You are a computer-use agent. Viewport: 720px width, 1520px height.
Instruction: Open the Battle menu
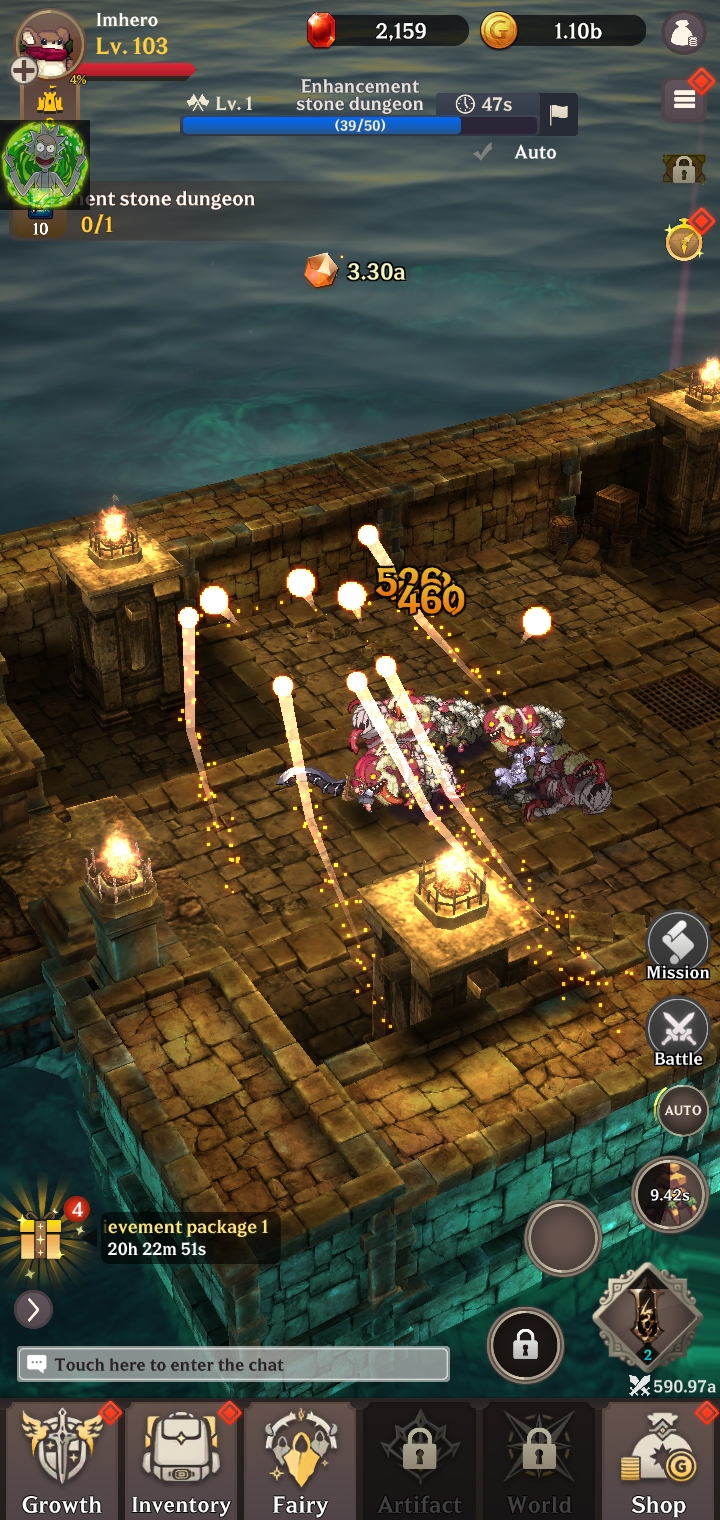[x=678, y=1031]
